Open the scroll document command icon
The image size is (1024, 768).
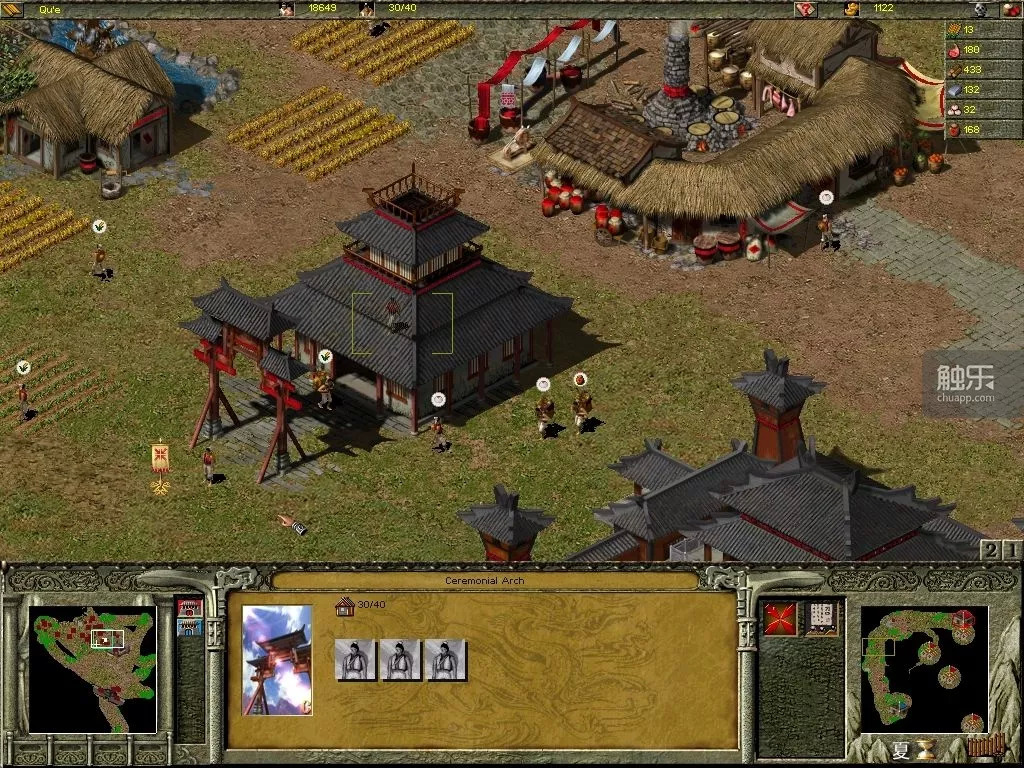point(824,618)
